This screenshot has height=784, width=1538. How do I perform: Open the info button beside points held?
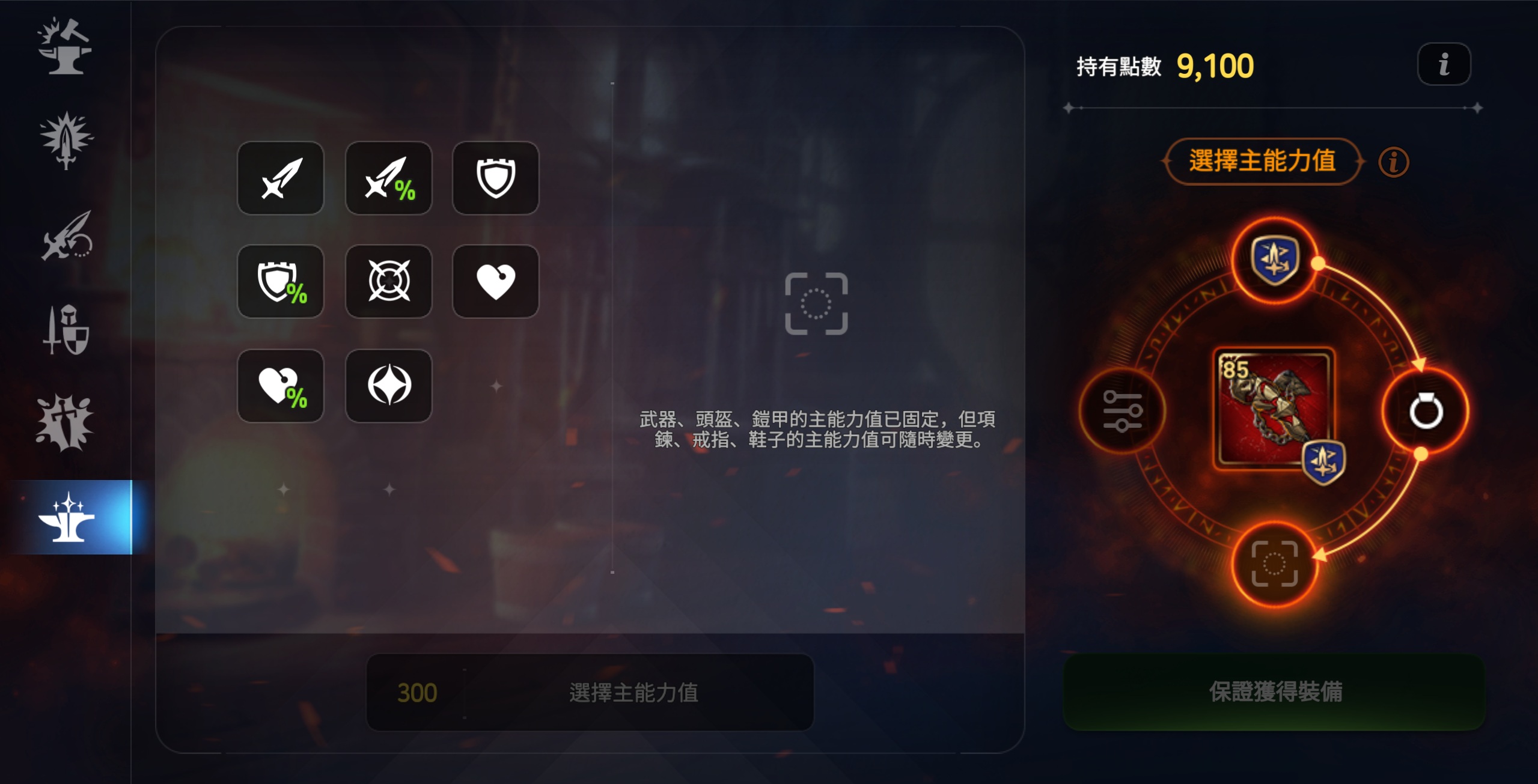click(x=1444, y=64)
